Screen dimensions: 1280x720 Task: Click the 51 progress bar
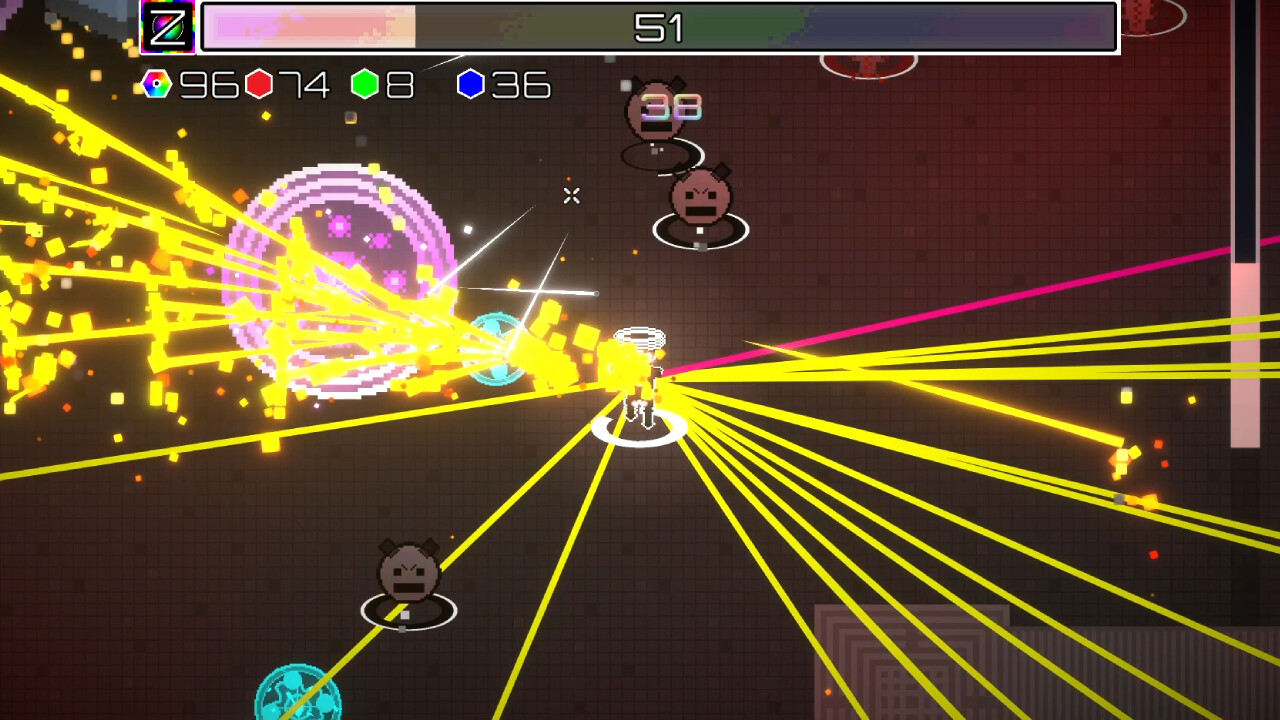pos(660,28)
